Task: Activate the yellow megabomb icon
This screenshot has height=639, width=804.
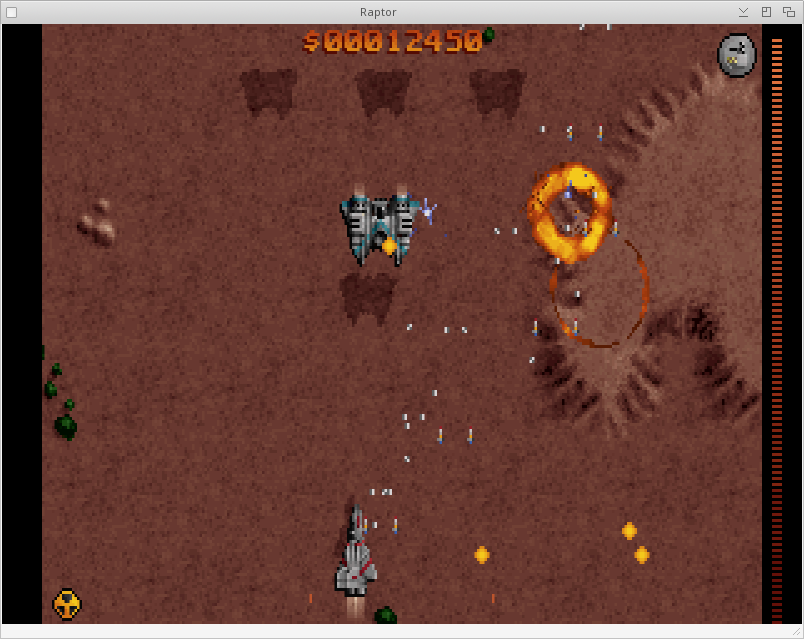Action: [66, 603]
